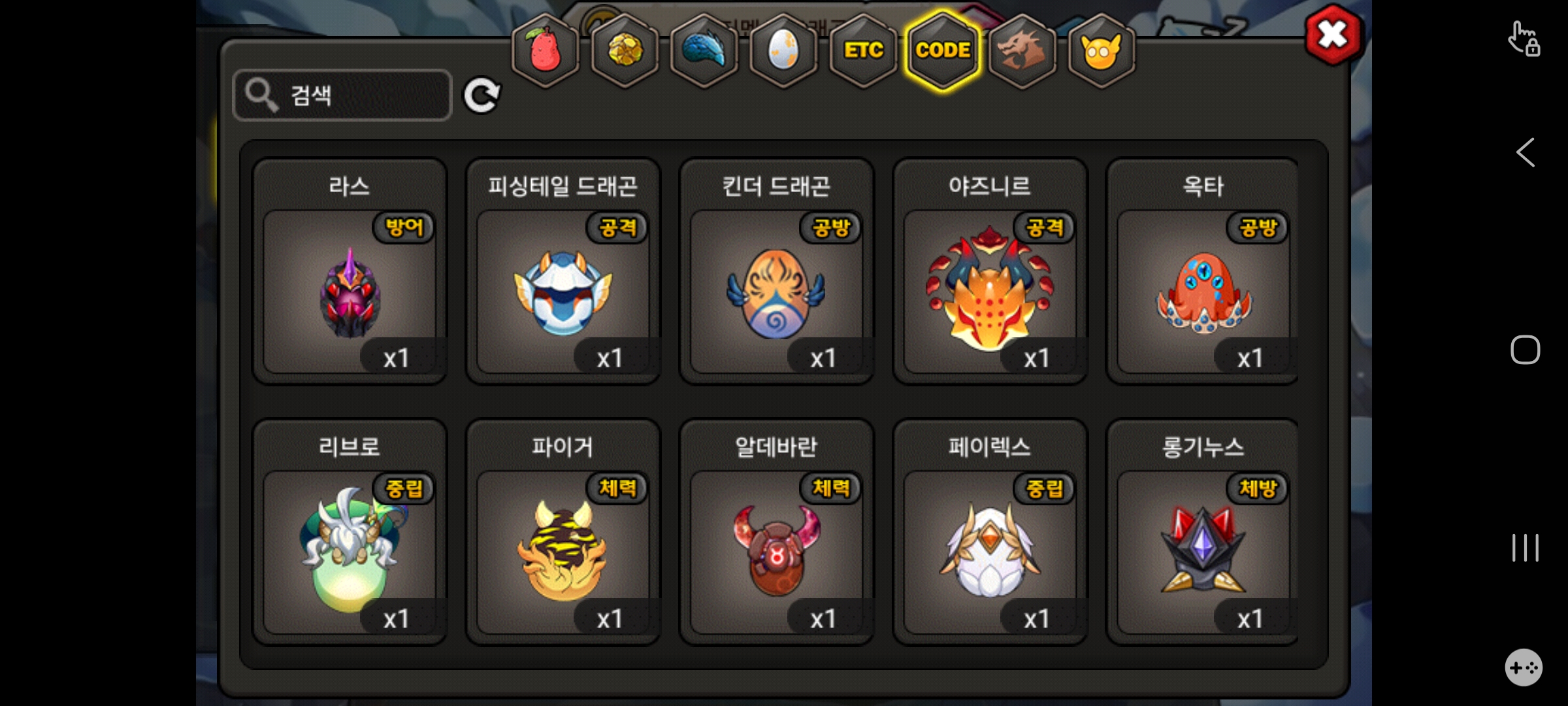Choose the 파이거 tiger-striped egg
Screen dimensions: 1568x706
[x=563, y=552]
